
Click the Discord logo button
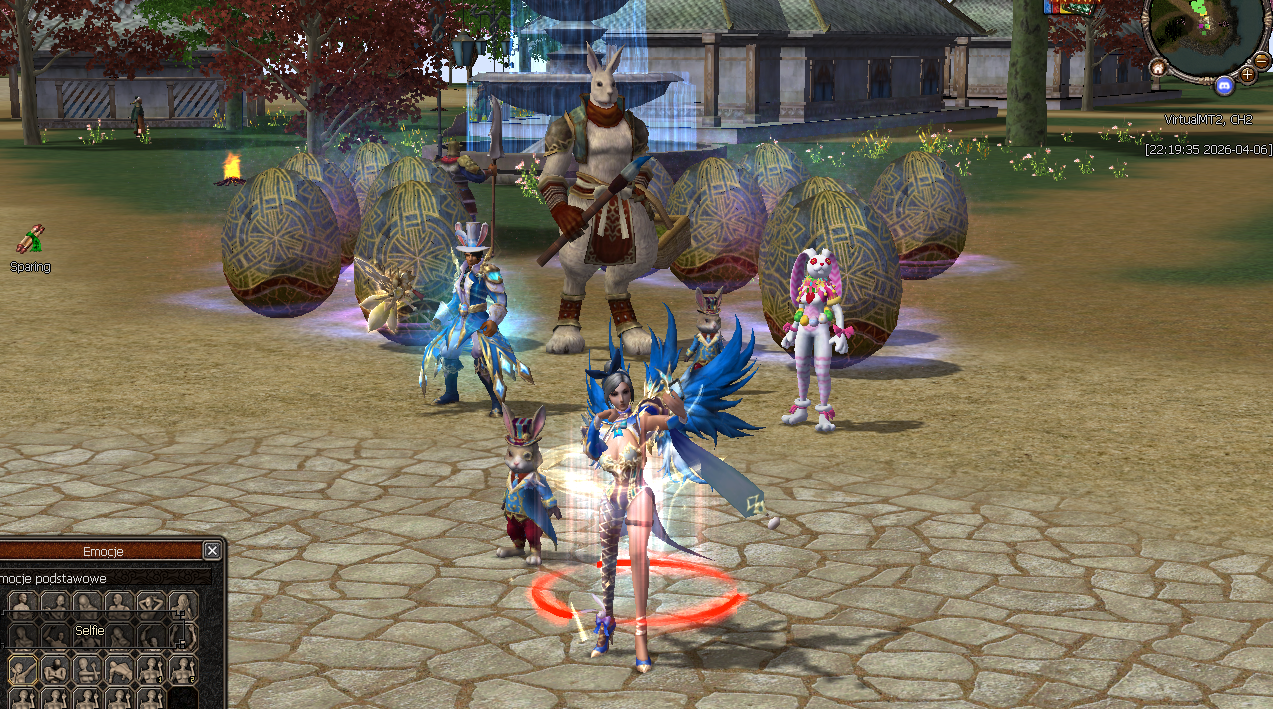tap(1224, 87)
